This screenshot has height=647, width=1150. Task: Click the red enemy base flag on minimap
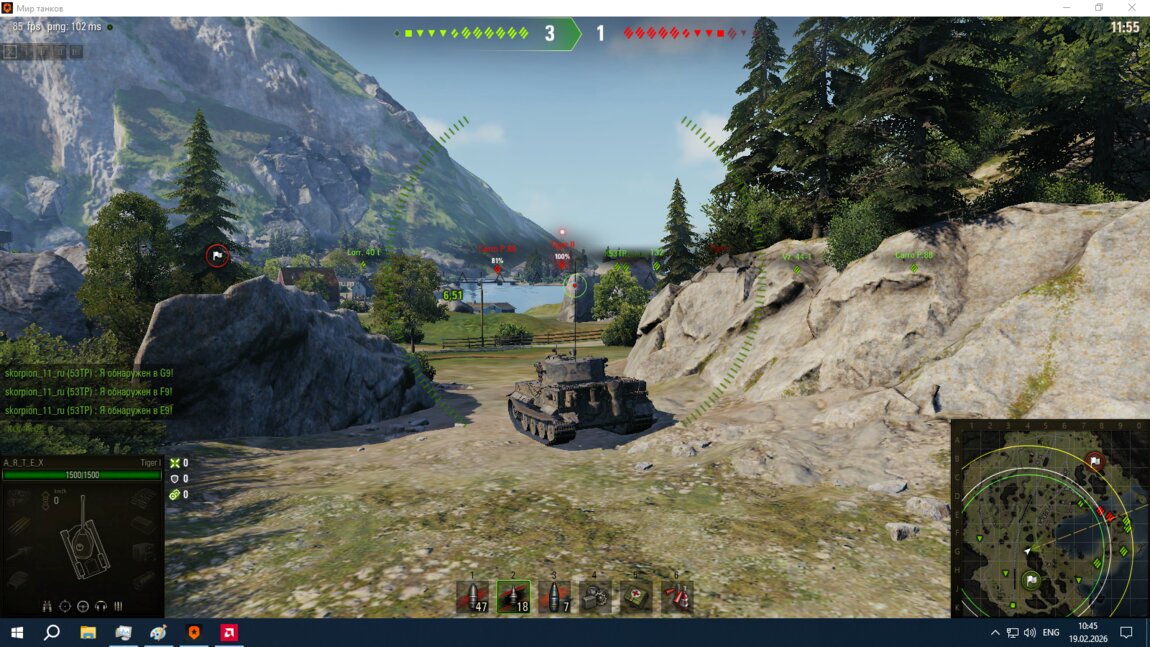tap(1094, 462)
